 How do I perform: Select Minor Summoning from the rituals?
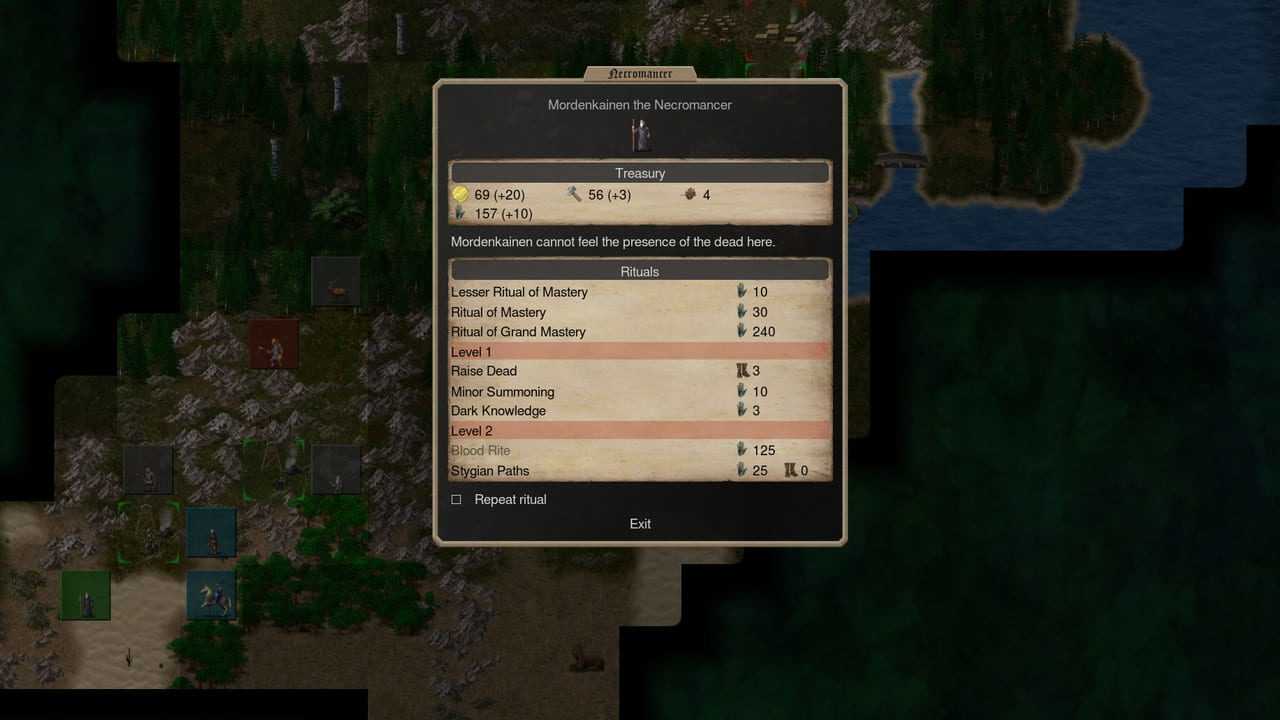(x=502, y=391)
